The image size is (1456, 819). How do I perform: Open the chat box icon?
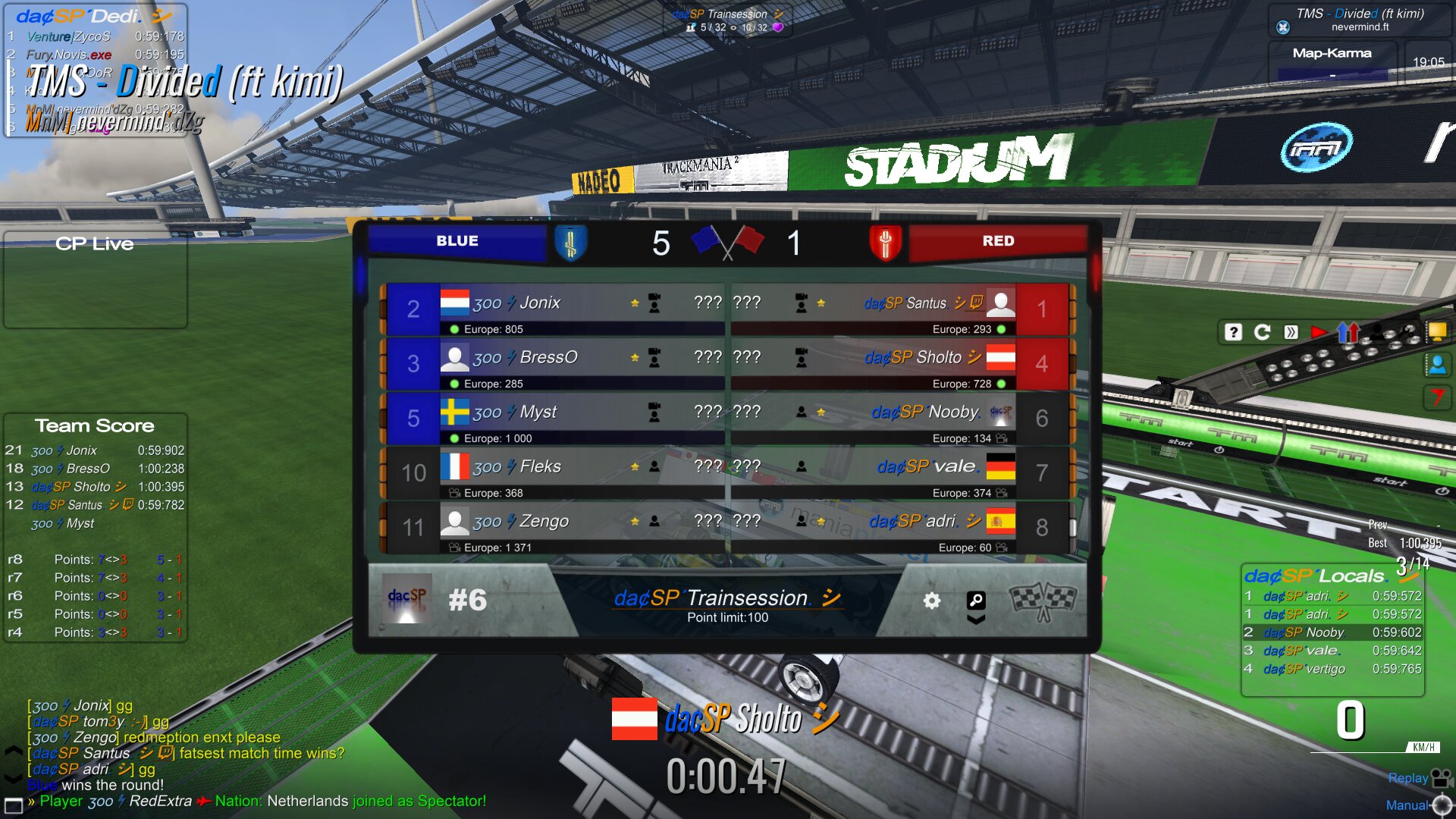pyautogui.click(x=13, y=804)
